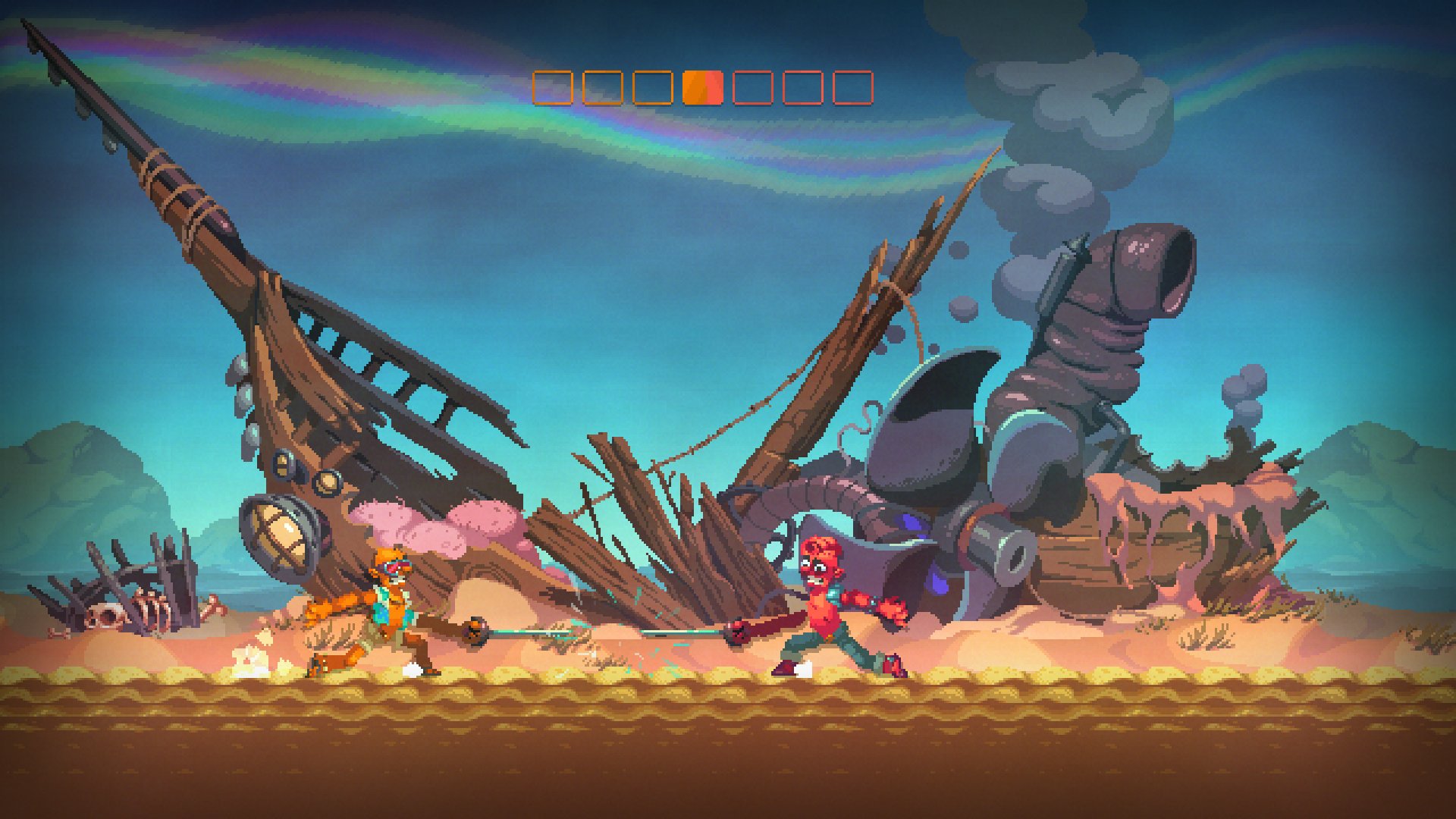Click the first red square after the filled one
The image size is (1456, 819).
pos(752,87)
